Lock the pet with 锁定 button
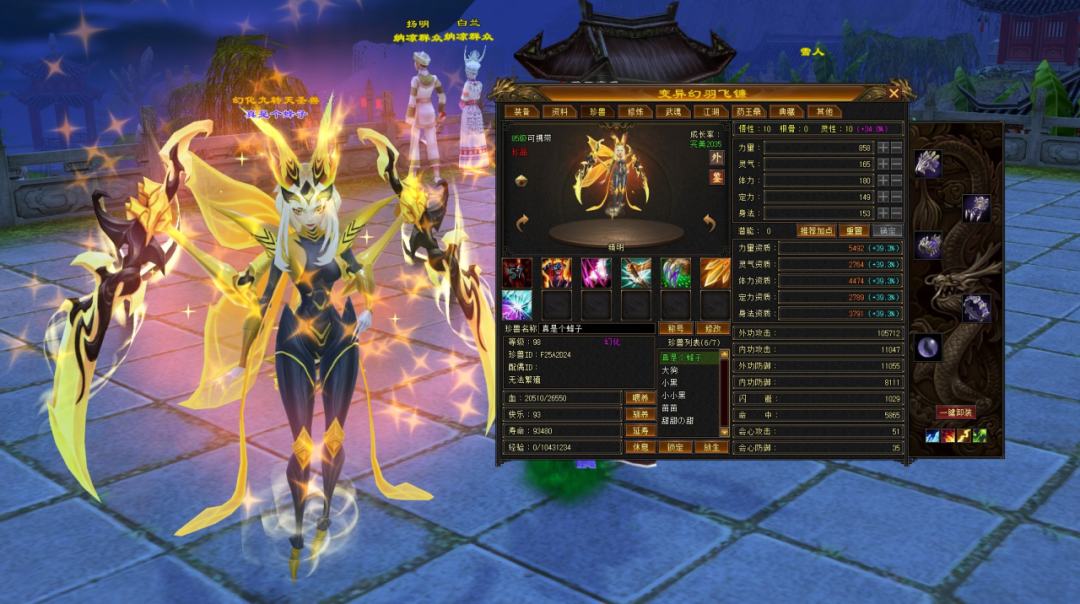1080x604 pixels. point(675,447)
